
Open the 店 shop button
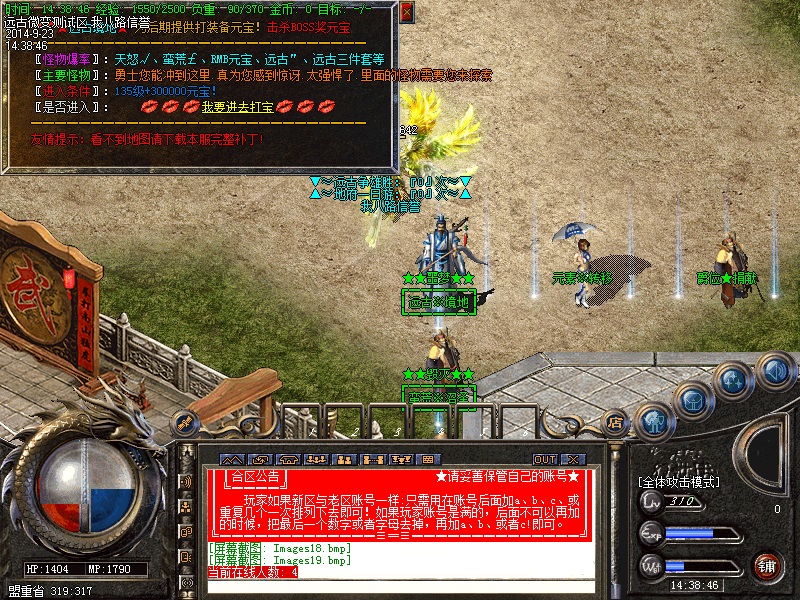pos(615,424)
